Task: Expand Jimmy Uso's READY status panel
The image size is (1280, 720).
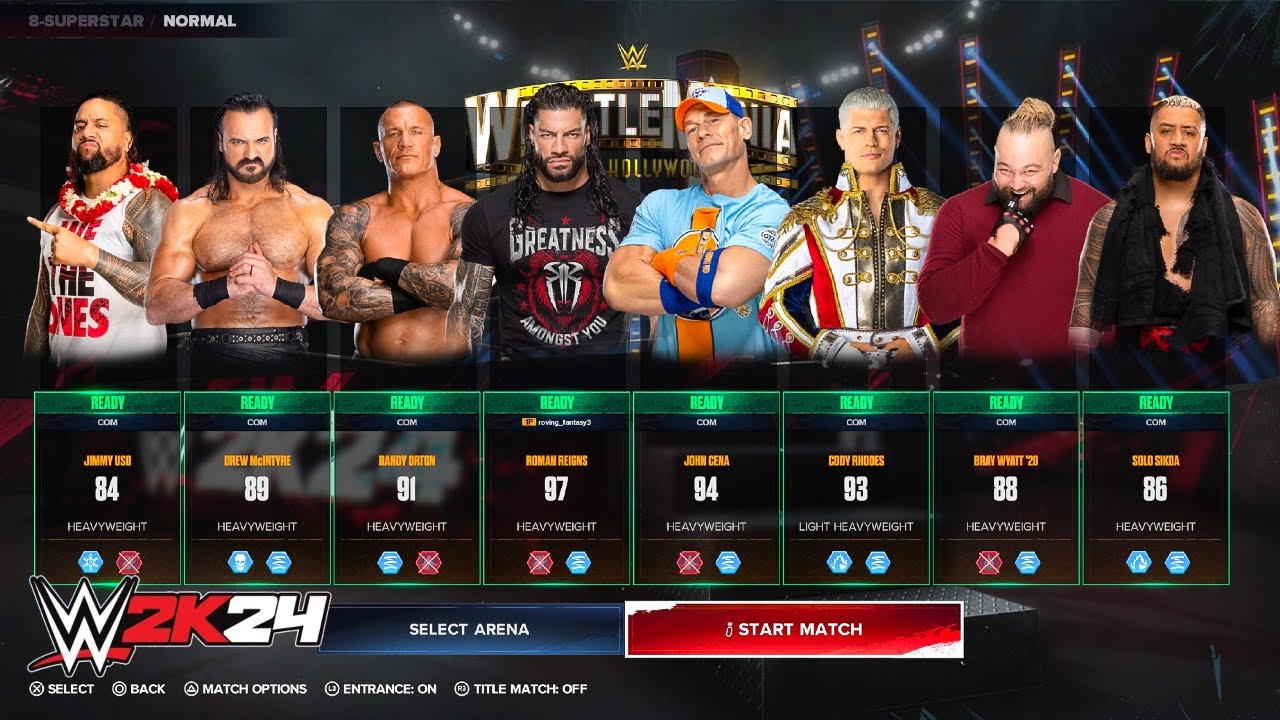Action: pyautogui.click(x=106, y=403)
